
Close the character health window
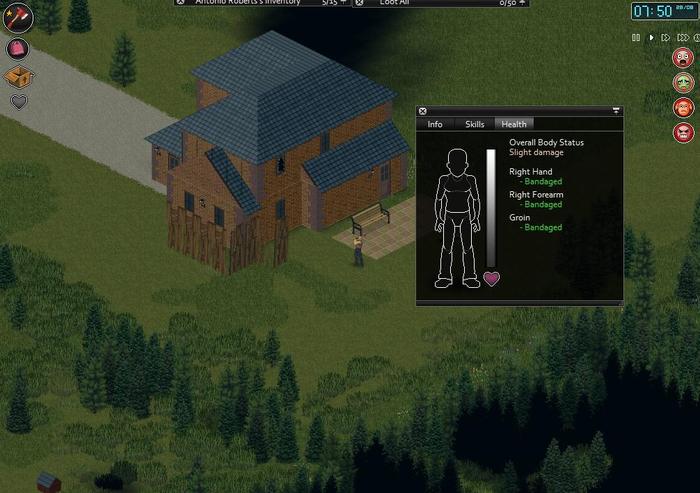coord(423,111)
